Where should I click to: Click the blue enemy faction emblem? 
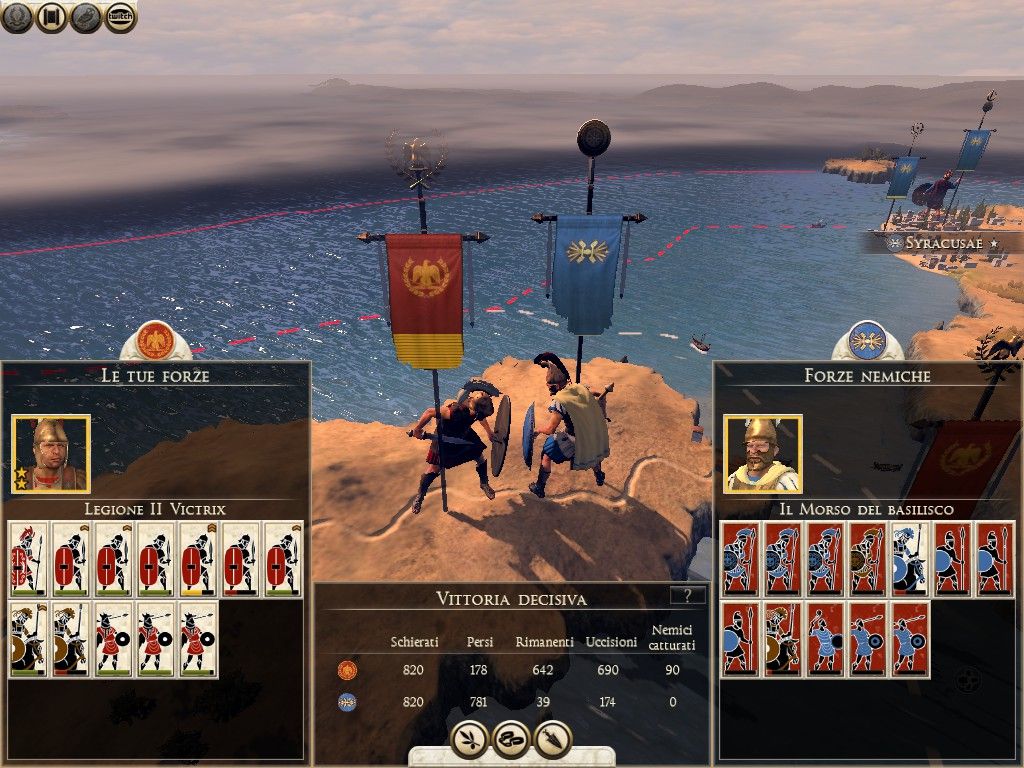tap(867, 342)
